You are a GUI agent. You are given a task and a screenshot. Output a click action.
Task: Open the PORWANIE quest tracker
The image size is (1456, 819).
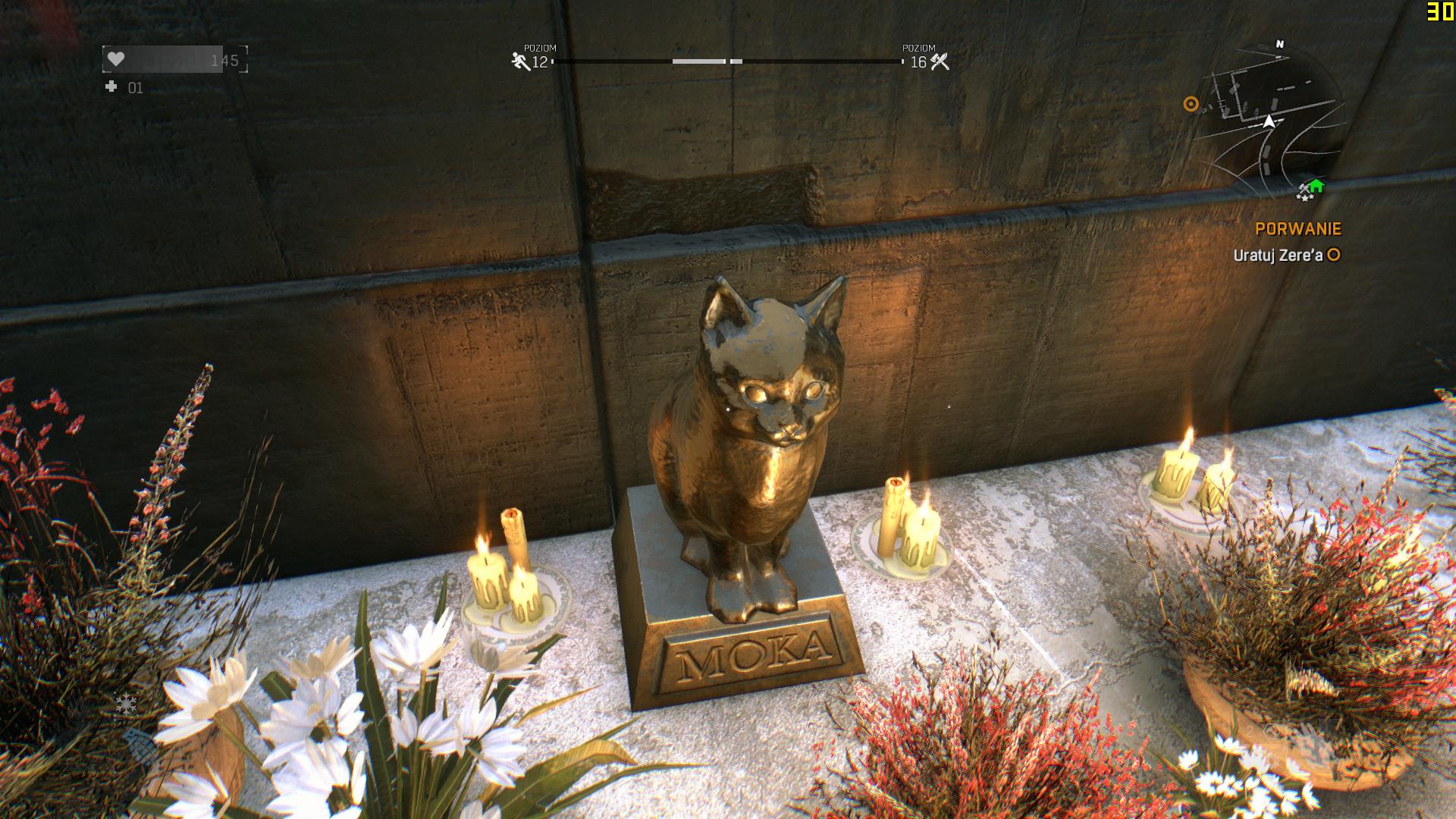pyautogui.click(x=1298, y=228)
